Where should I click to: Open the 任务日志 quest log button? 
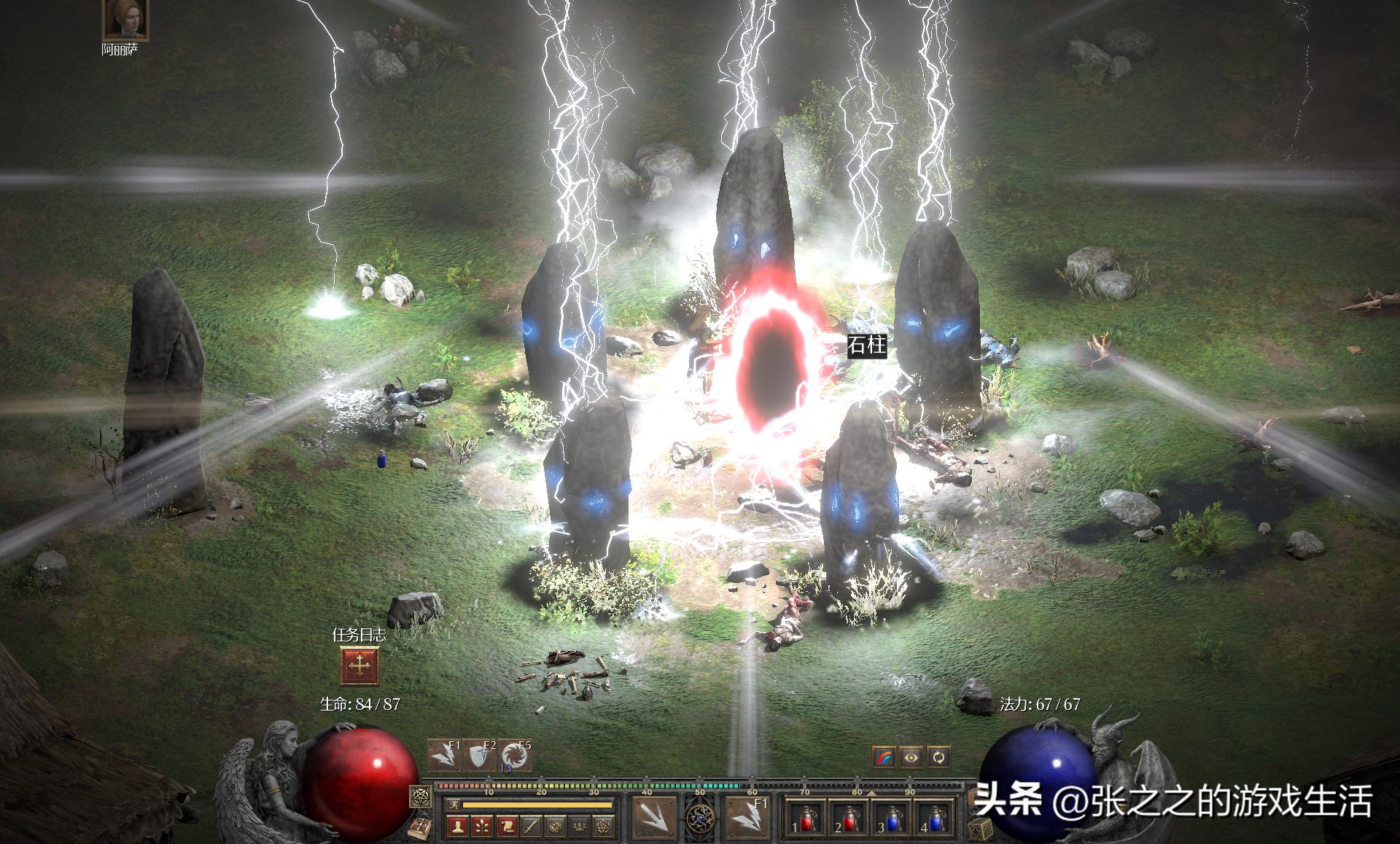tap(359, 665)
